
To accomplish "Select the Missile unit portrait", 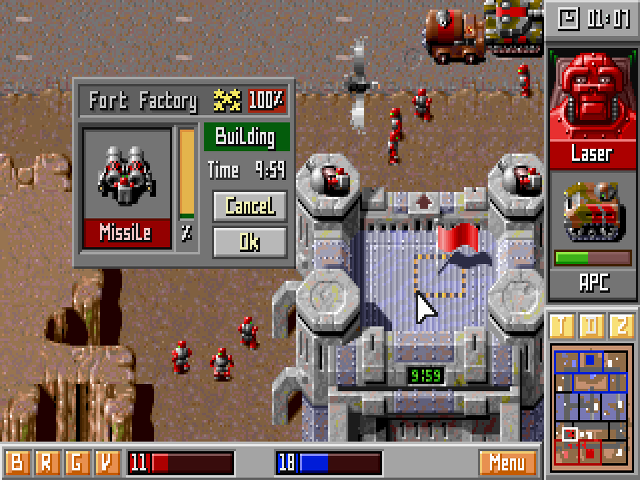I will (x=124, y=173).
